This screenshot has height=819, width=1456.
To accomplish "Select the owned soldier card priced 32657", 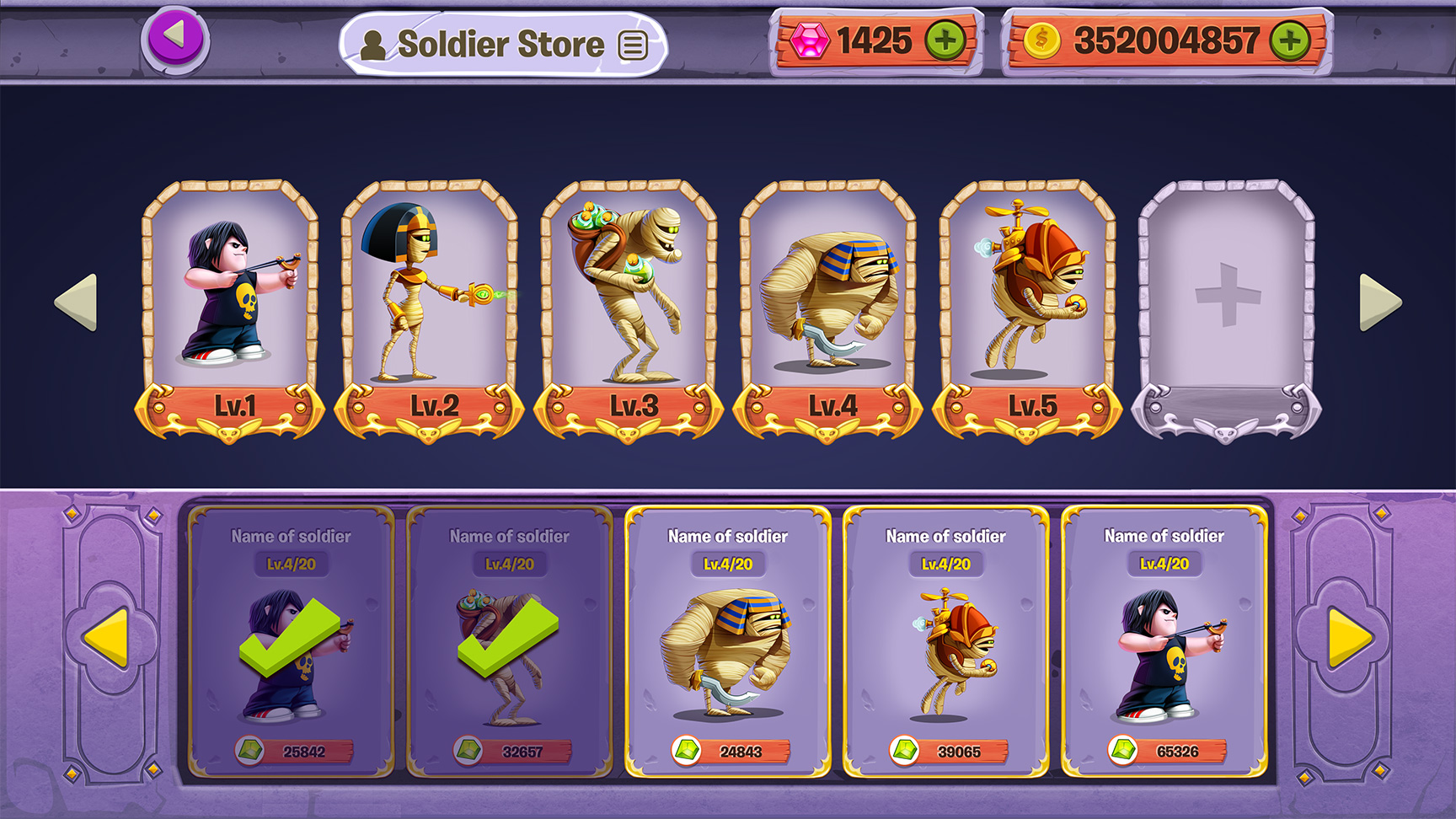I will 510,642.
